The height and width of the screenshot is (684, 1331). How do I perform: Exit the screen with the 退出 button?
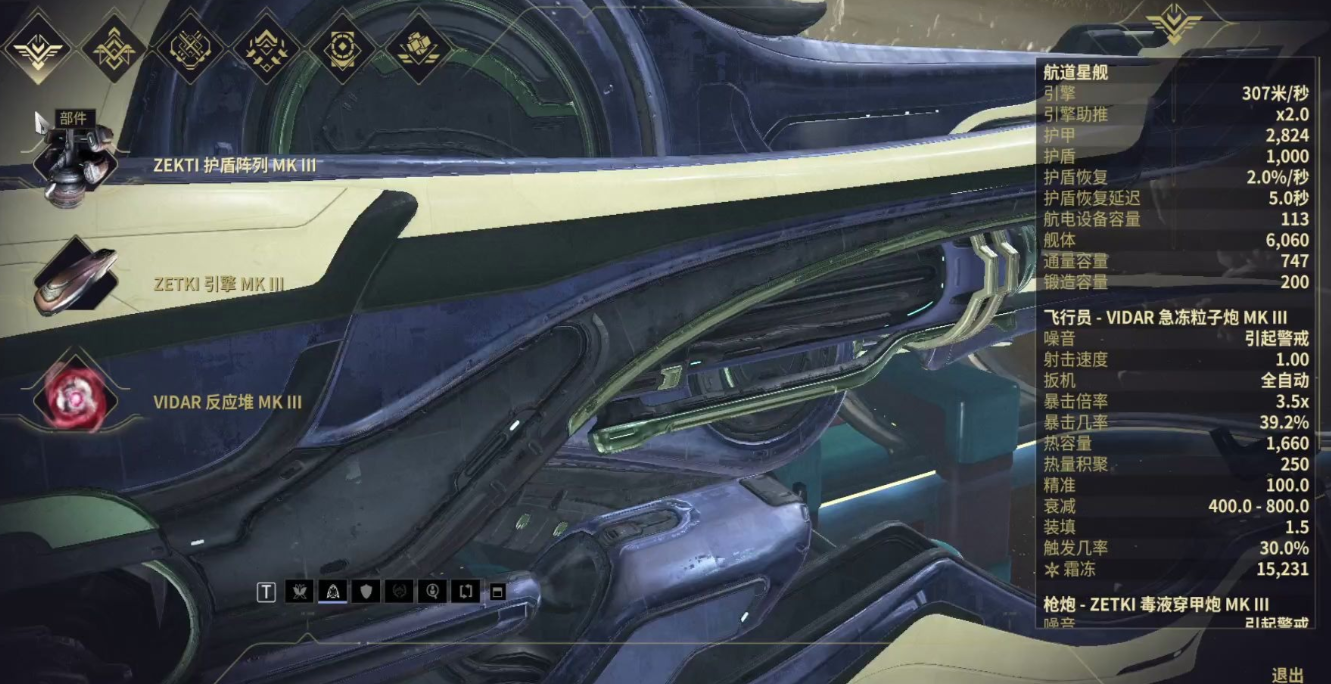(x=1287, y=674)
